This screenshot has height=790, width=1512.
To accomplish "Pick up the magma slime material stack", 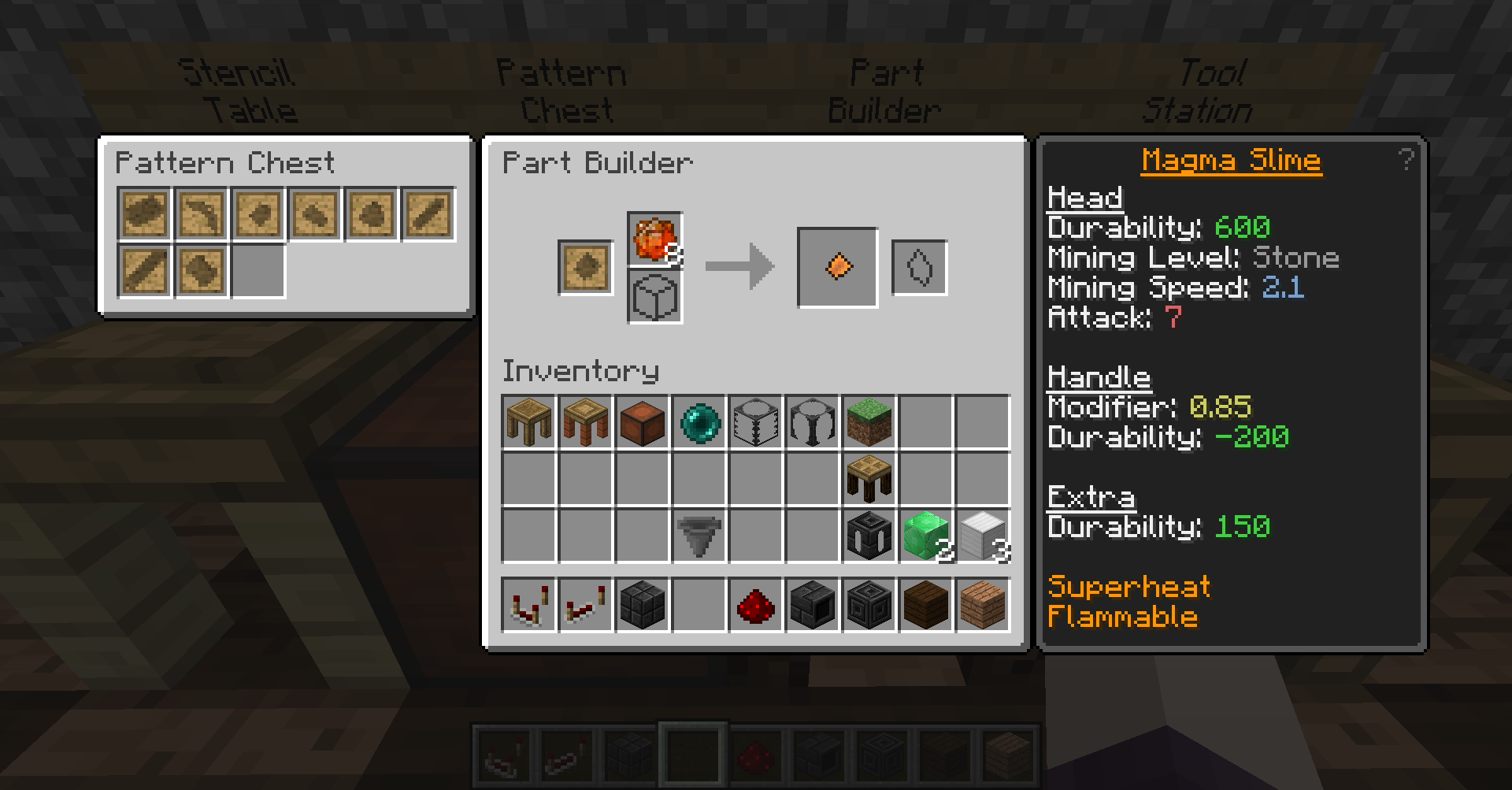I will [x=654, y=239].
